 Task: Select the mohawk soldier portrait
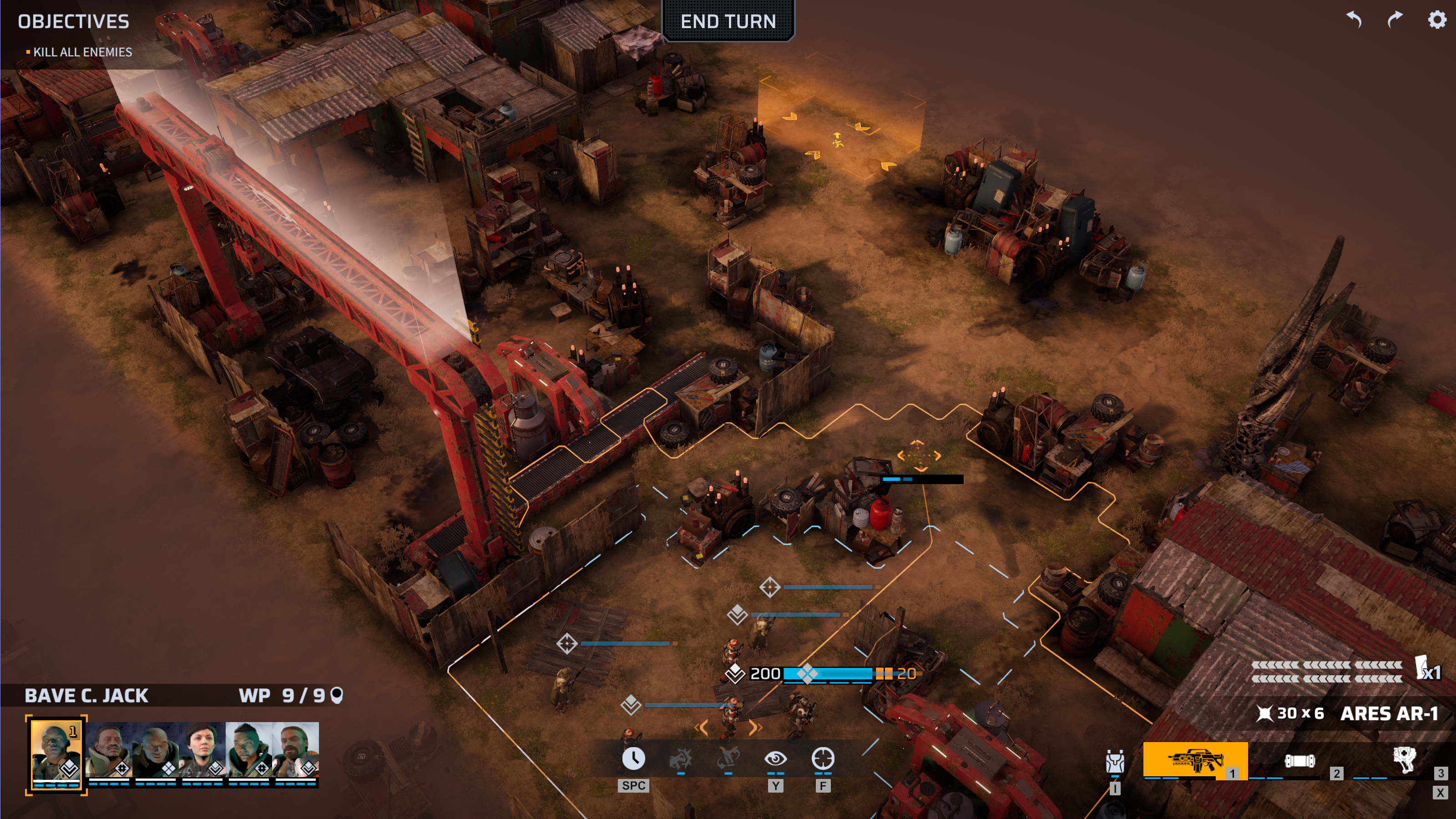click(249, 751)
